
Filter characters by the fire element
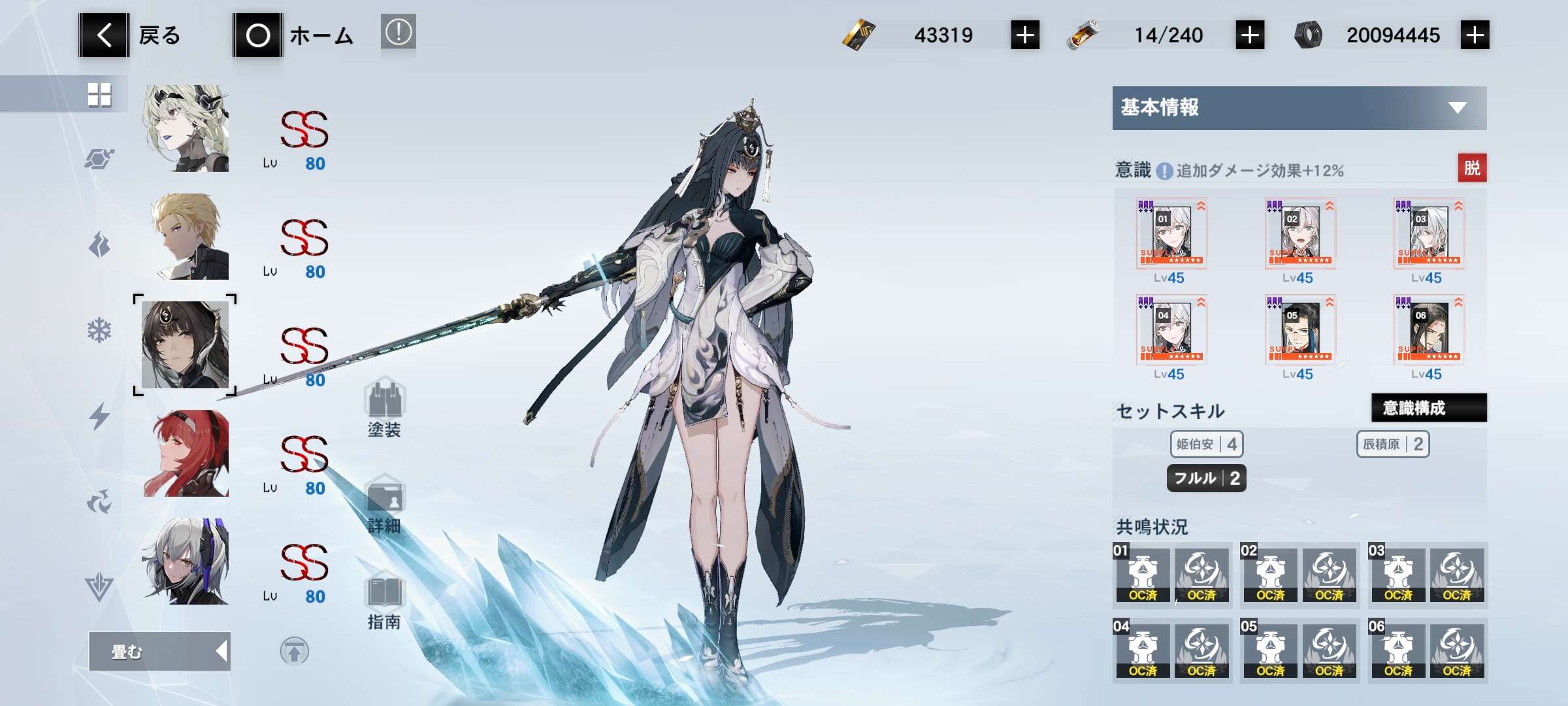pos(99,245)
